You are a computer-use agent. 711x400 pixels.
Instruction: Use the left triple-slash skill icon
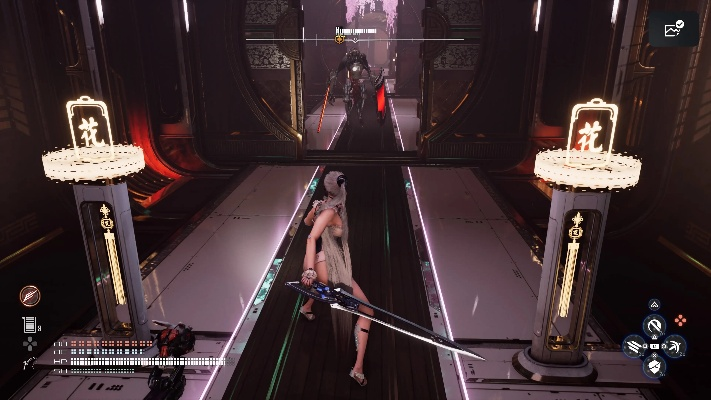click(634, 347)
